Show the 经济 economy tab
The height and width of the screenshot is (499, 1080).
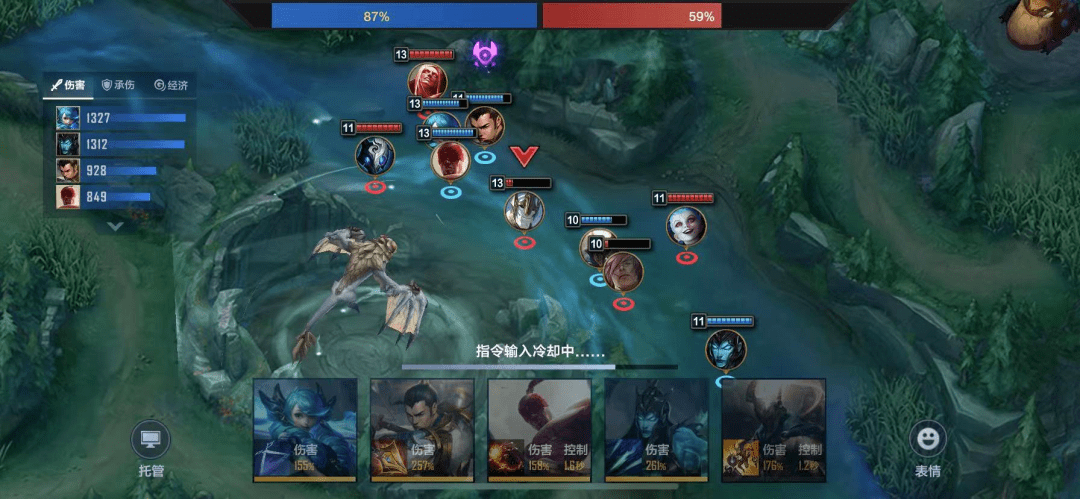[171, 86]
